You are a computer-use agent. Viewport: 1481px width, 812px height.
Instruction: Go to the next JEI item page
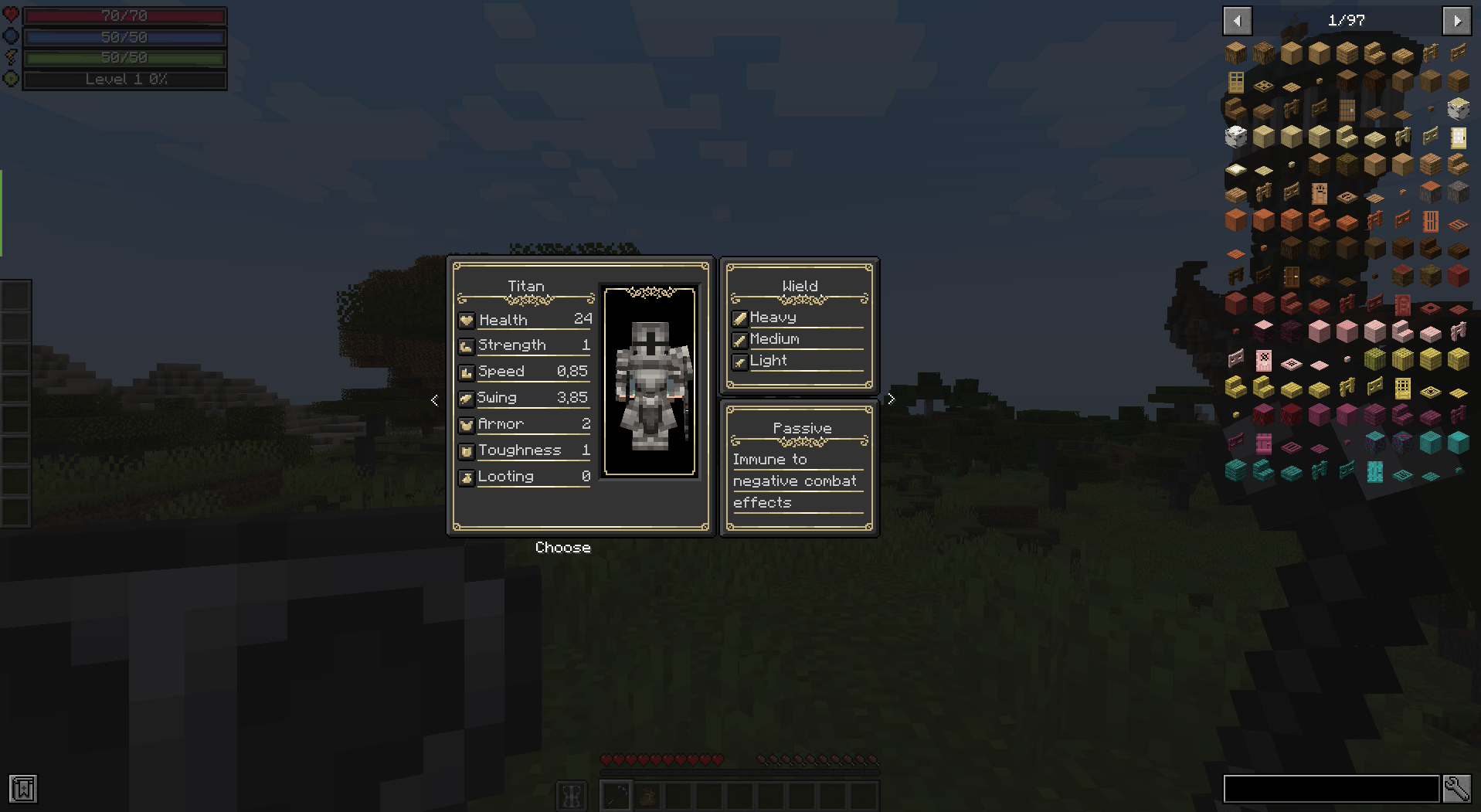click(1457, 20)
